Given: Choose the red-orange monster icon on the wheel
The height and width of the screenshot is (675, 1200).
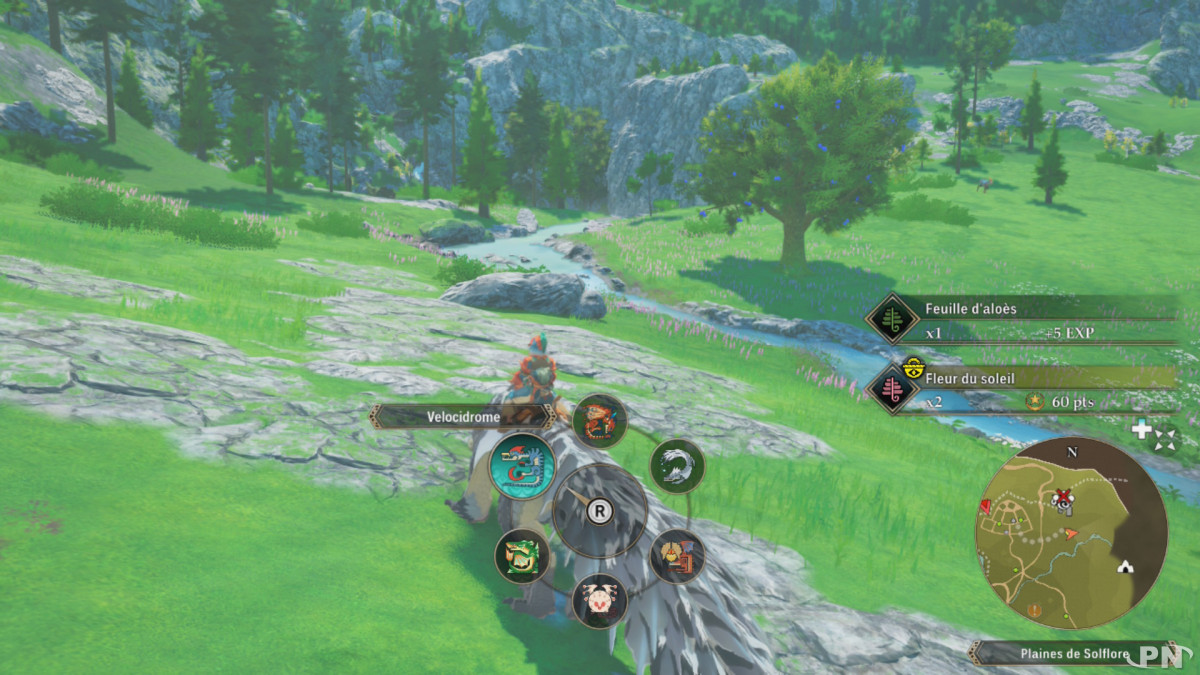Looking at the screenshot, I should 600,421.
